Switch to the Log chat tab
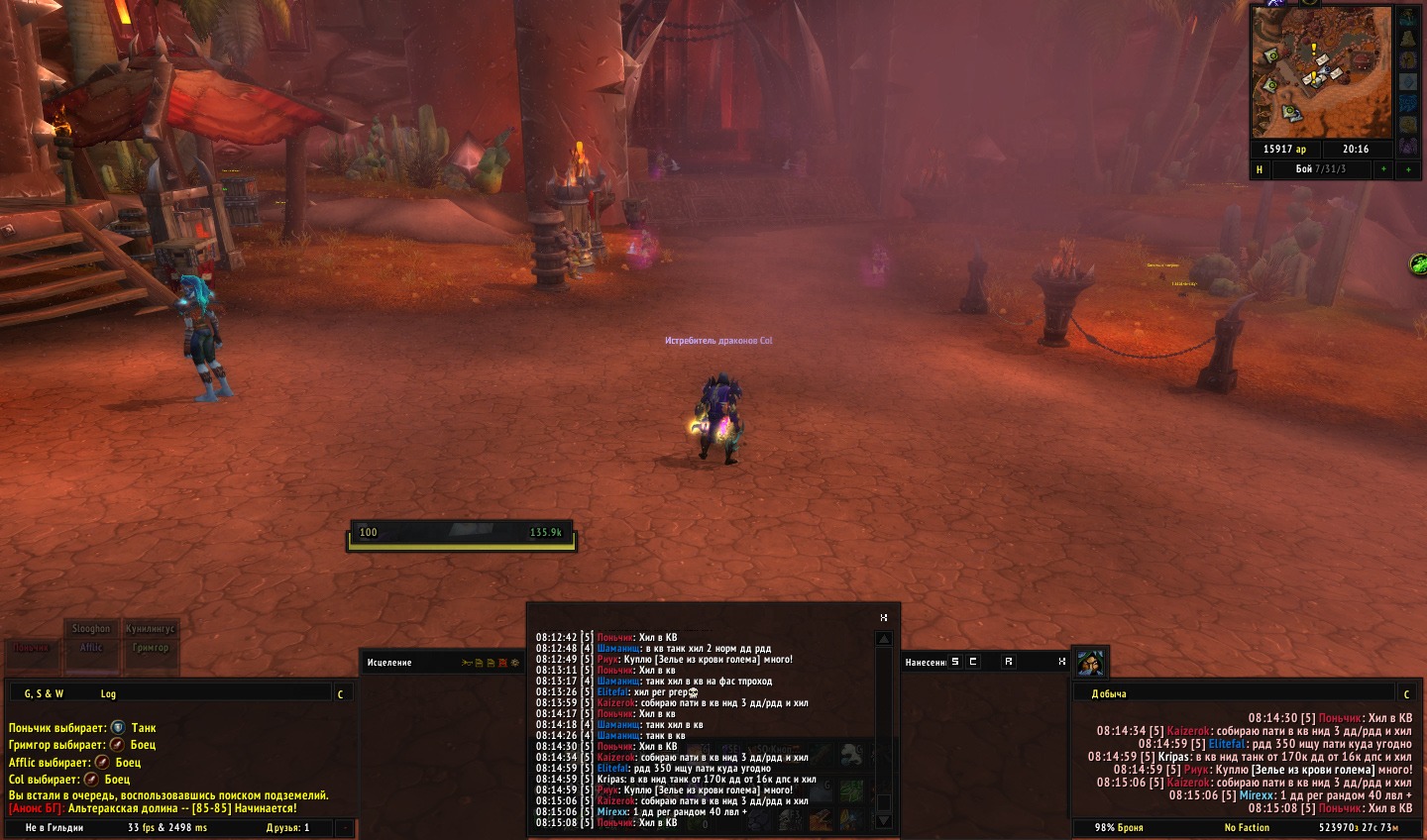The height and width of the screenshot is (840, 1427). click(108, 693)
